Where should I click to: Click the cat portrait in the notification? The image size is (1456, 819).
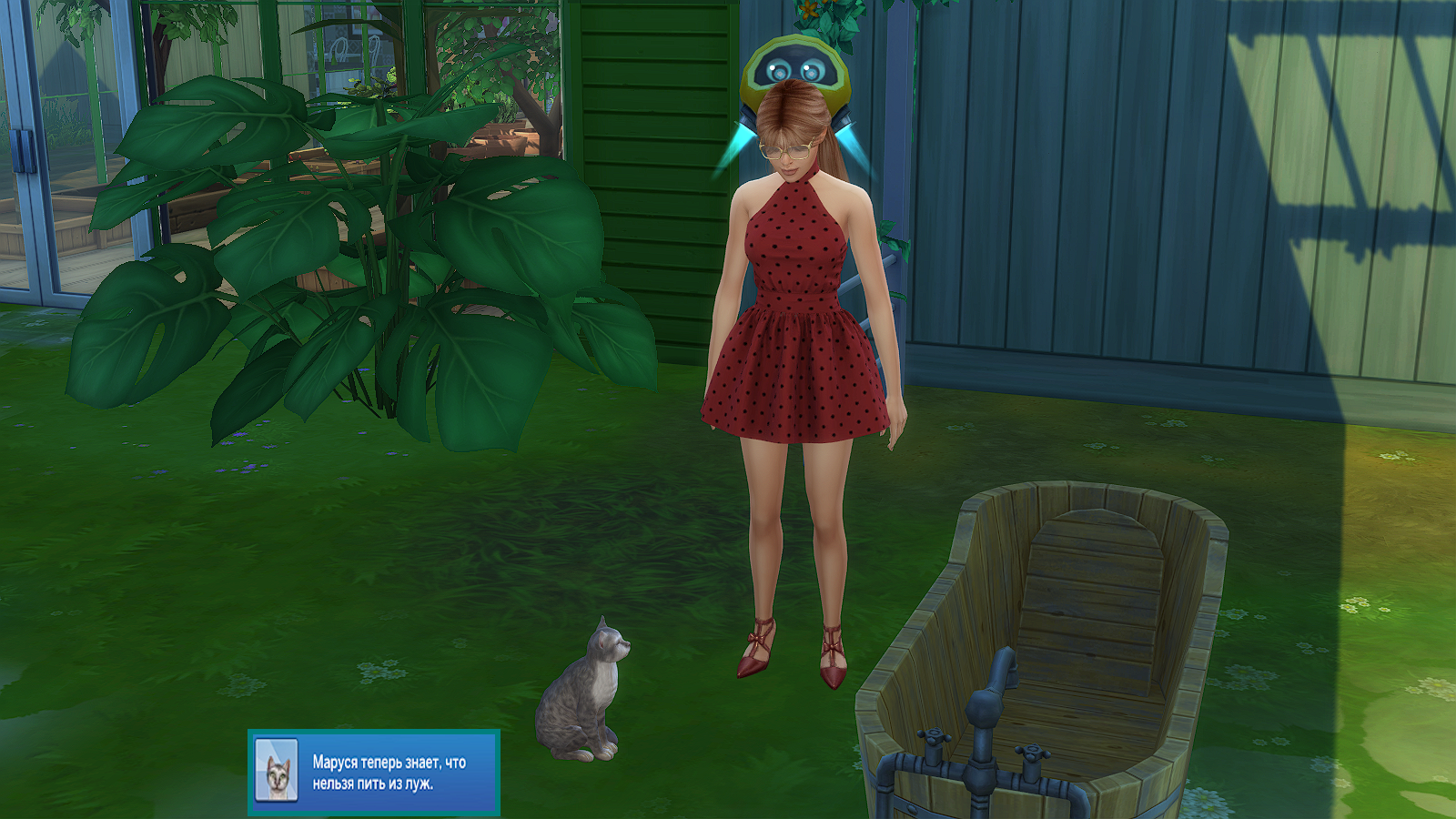(277, 771)
